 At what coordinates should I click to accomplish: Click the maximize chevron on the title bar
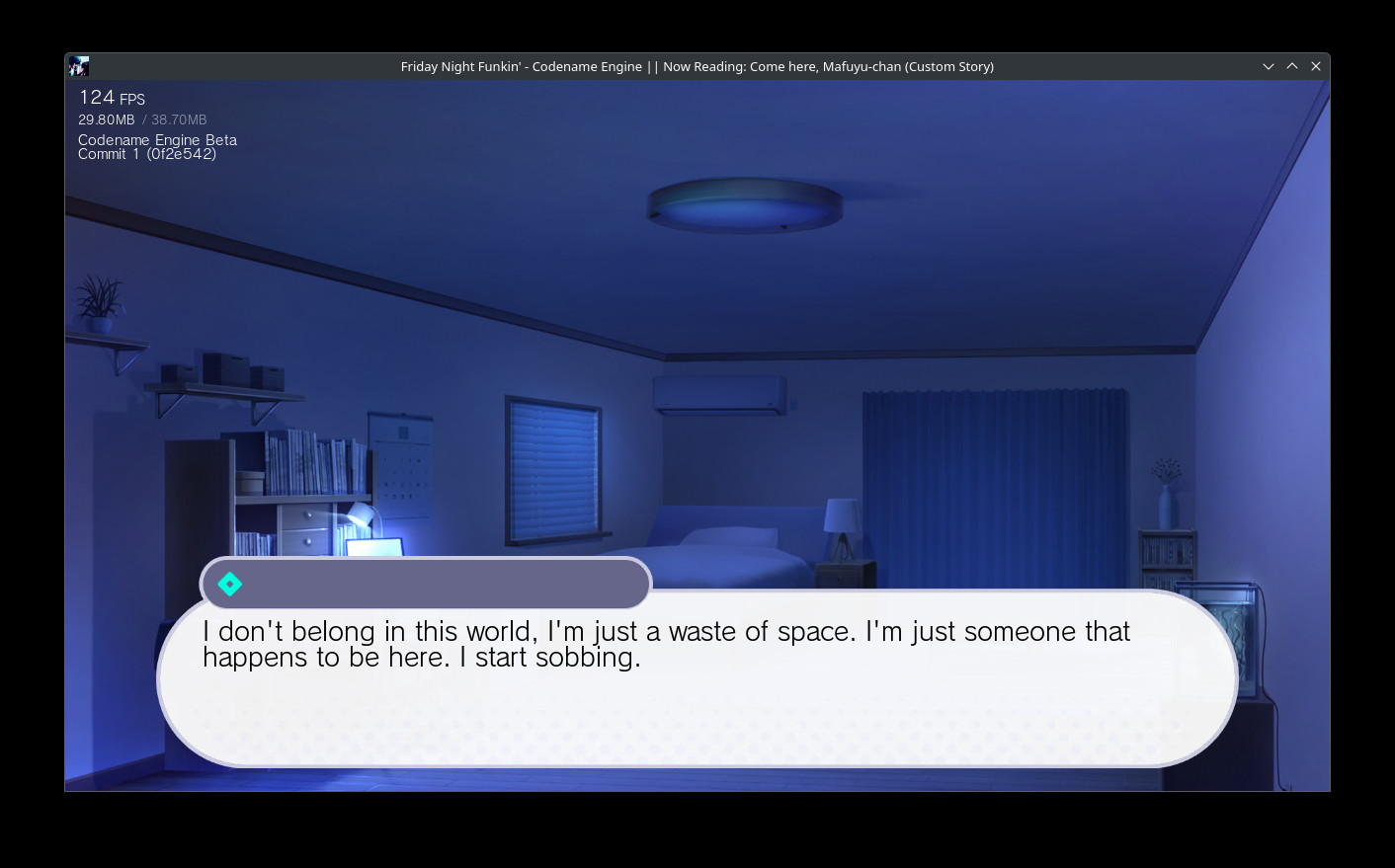tap(1291, 66)
